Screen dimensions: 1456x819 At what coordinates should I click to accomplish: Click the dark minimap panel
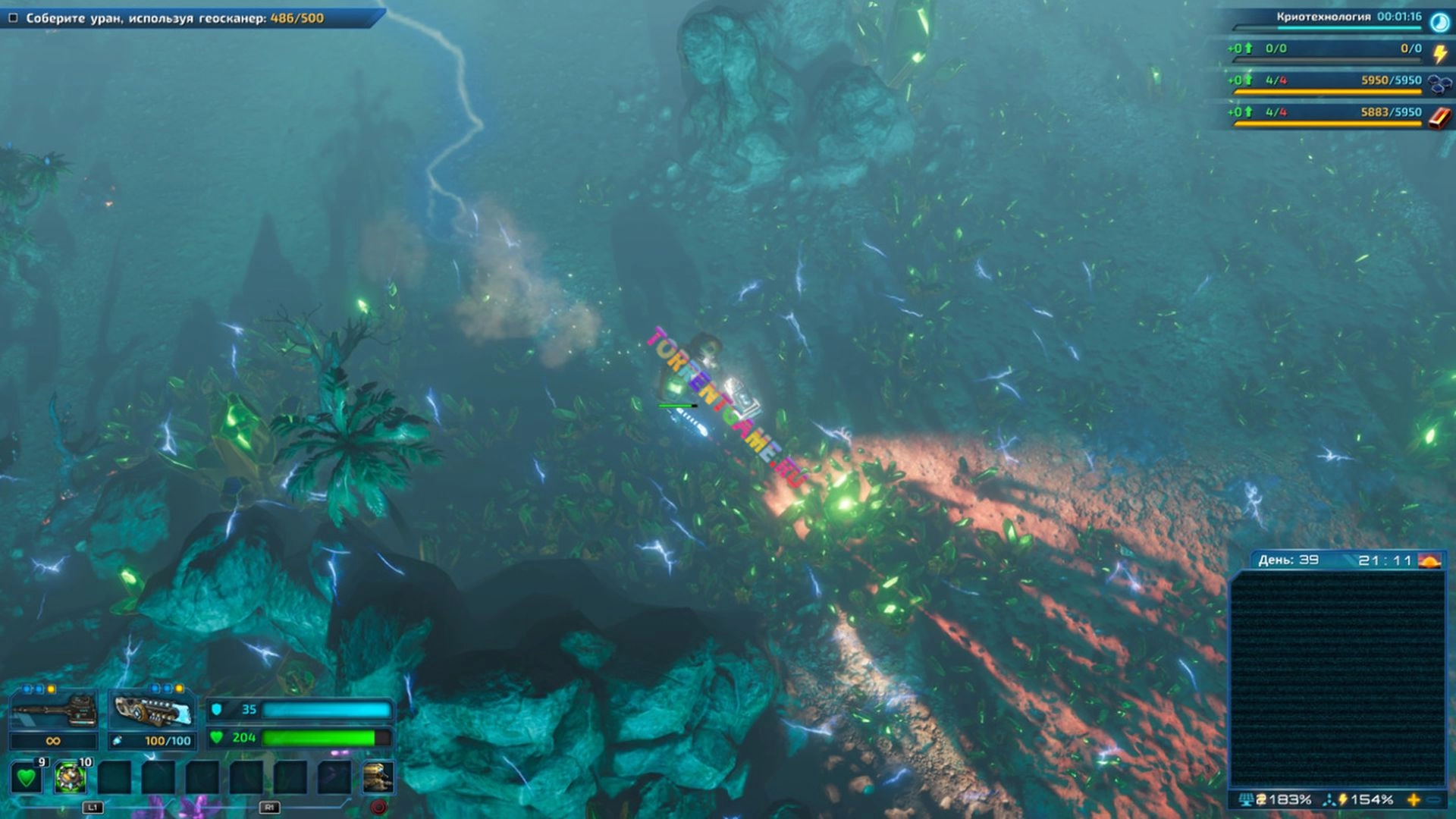pyautogui.click(x=1337, y=679)
